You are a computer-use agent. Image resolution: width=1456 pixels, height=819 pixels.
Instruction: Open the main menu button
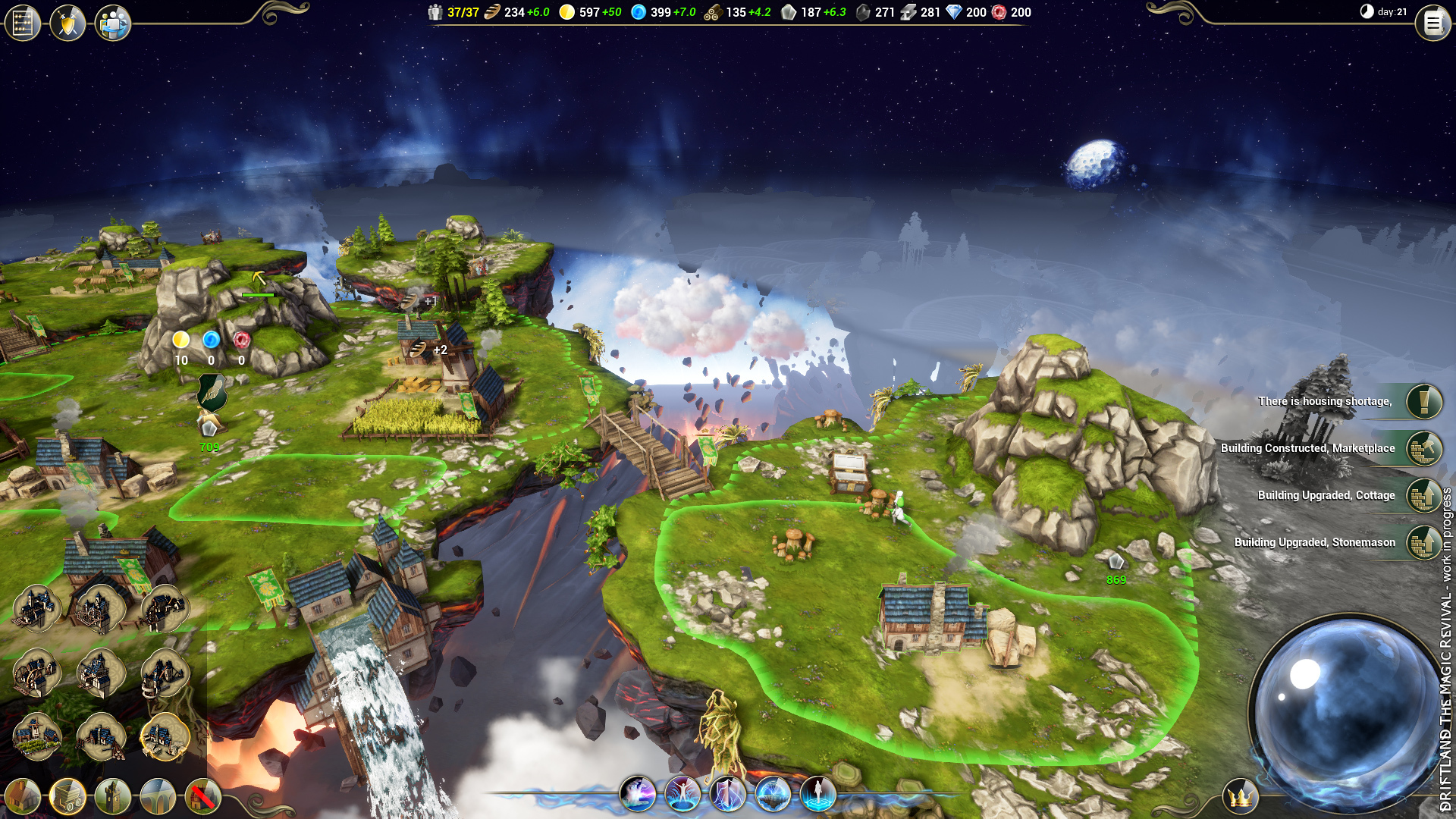pos(1432,24)
